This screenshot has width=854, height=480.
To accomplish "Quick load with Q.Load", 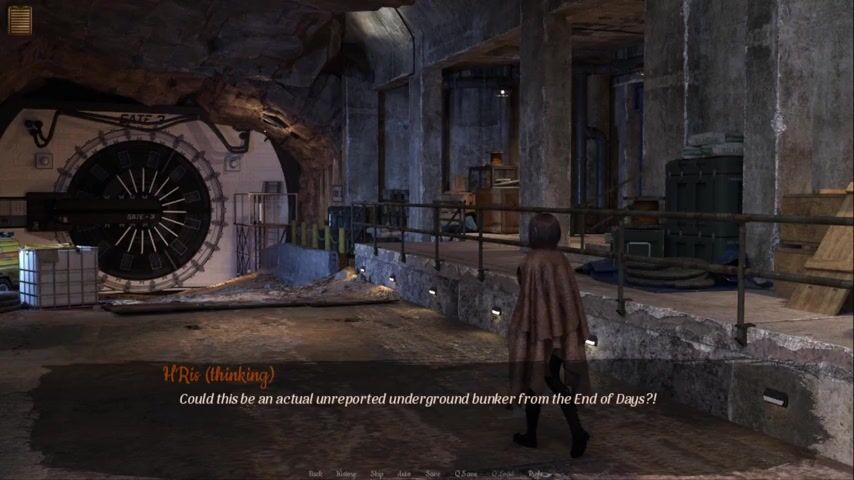I will tap(502, 474).
